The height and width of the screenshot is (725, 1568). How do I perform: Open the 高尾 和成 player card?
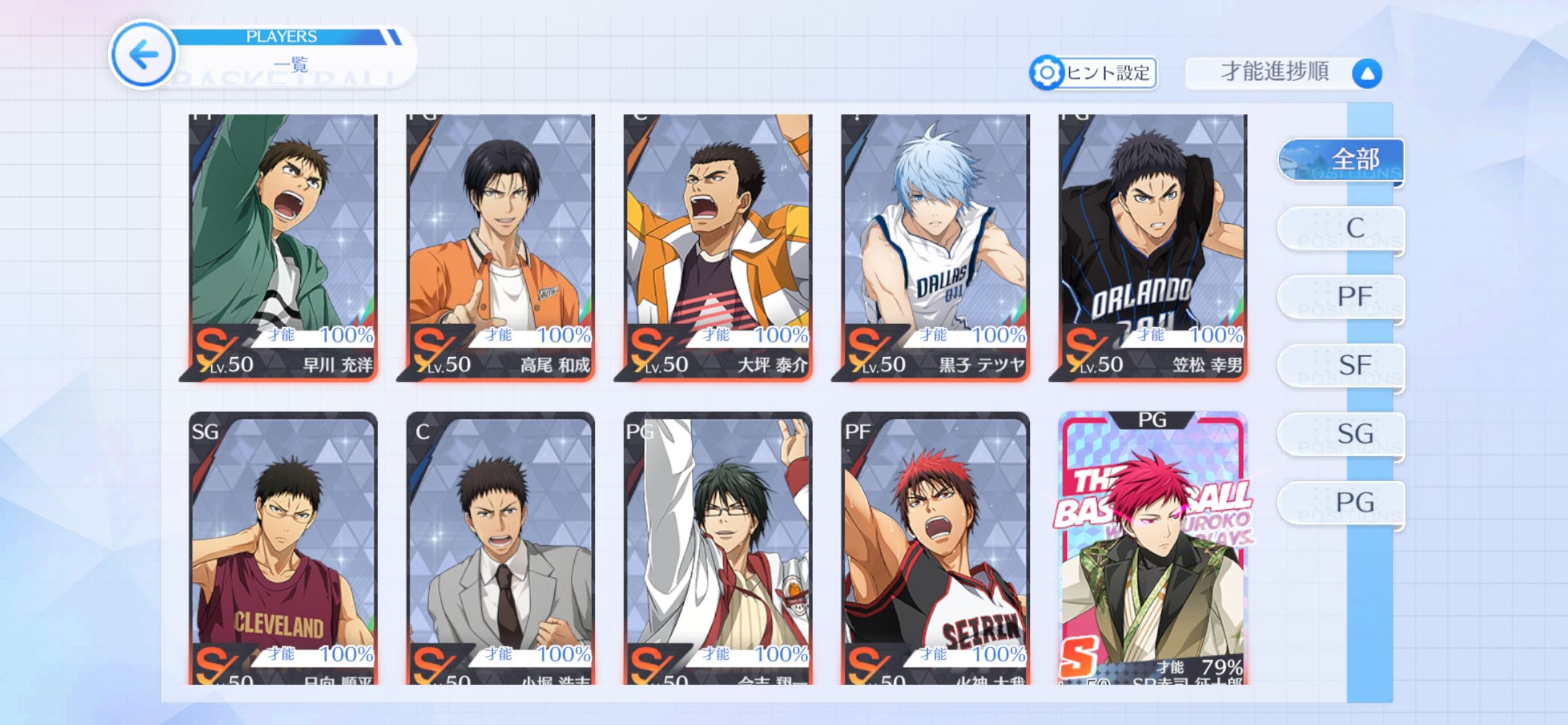pos(500,247)
